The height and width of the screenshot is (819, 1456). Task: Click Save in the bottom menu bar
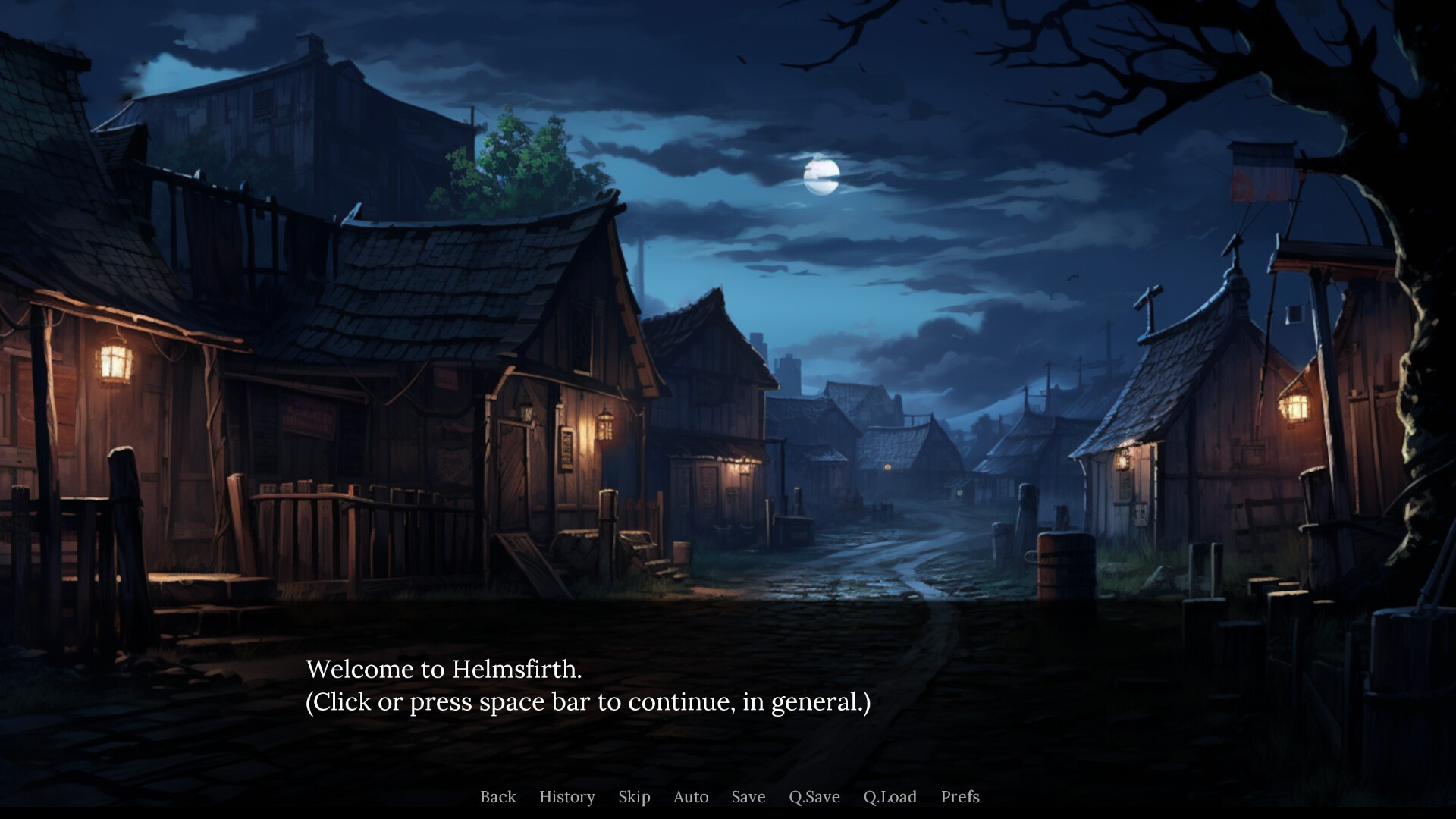click(748, 797)
